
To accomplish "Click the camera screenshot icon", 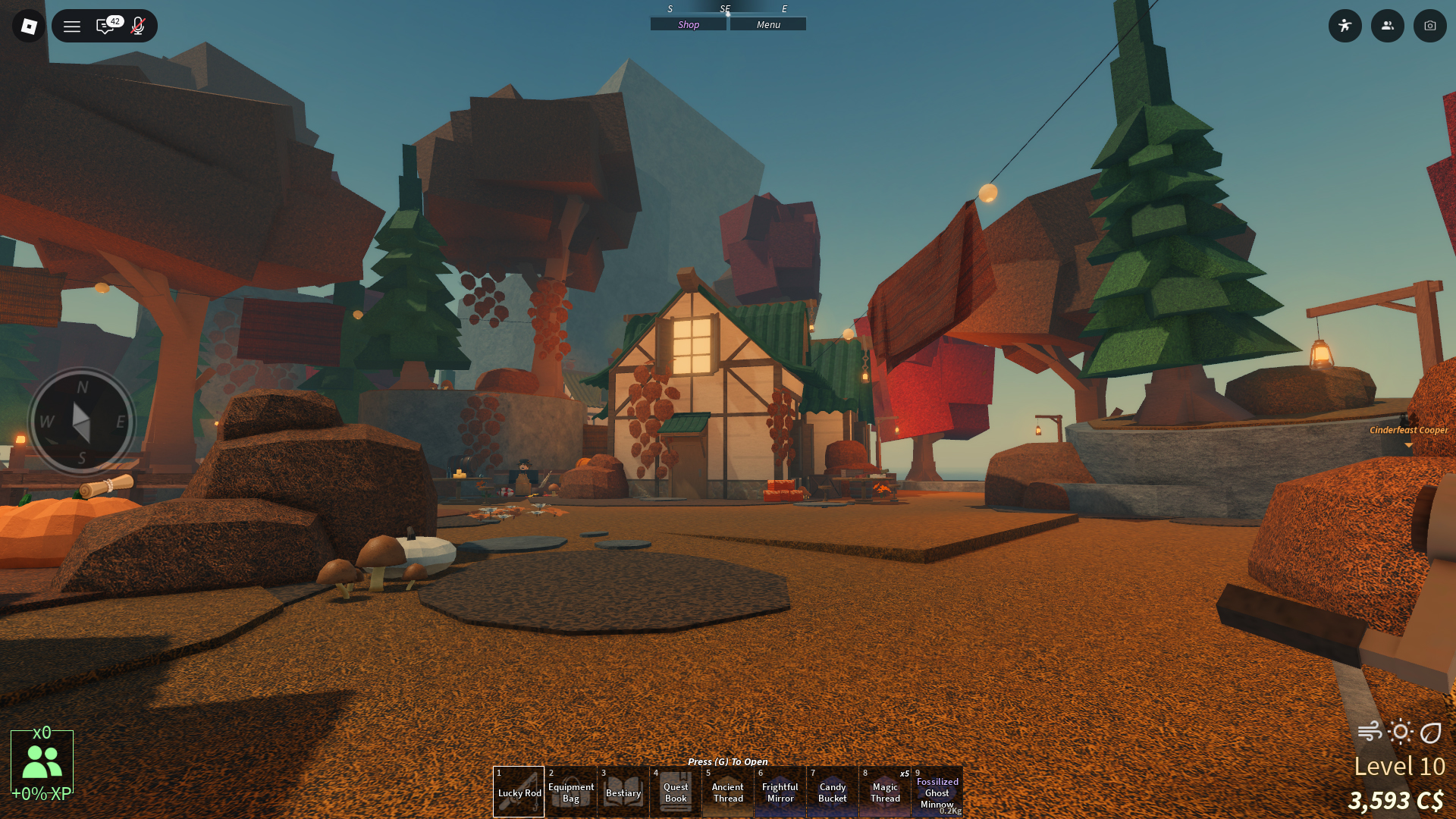I will 1429,26.
